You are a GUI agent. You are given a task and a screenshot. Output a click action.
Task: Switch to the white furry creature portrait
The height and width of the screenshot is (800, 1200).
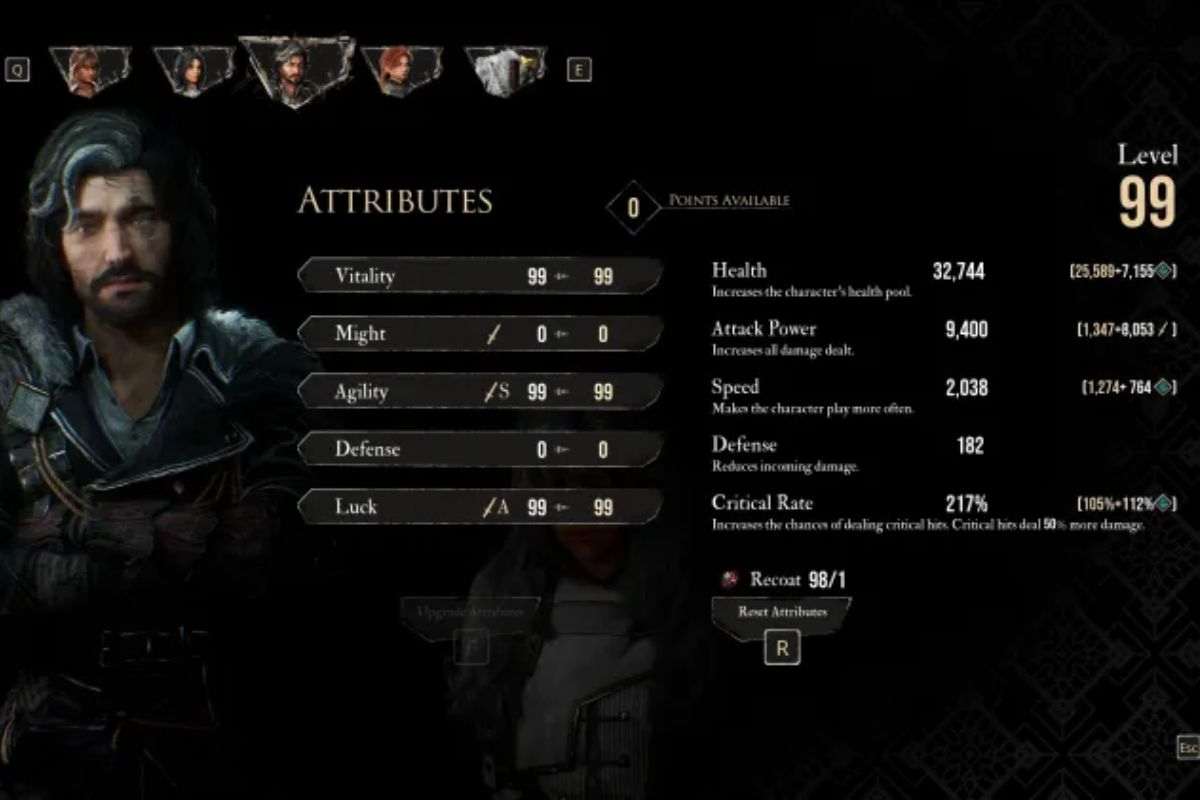click(507, 71)
